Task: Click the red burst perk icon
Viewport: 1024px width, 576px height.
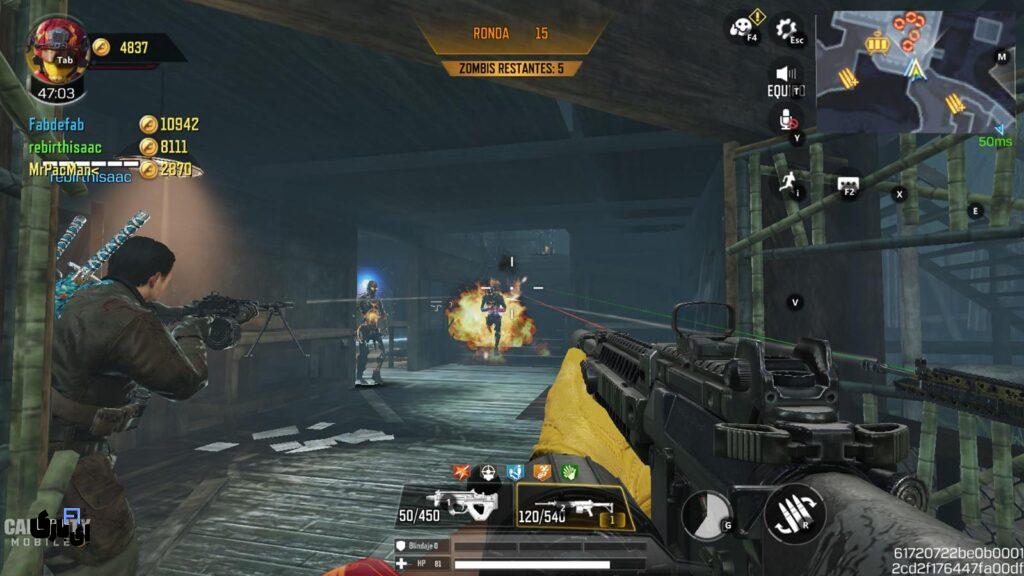Action: point(463,471)
